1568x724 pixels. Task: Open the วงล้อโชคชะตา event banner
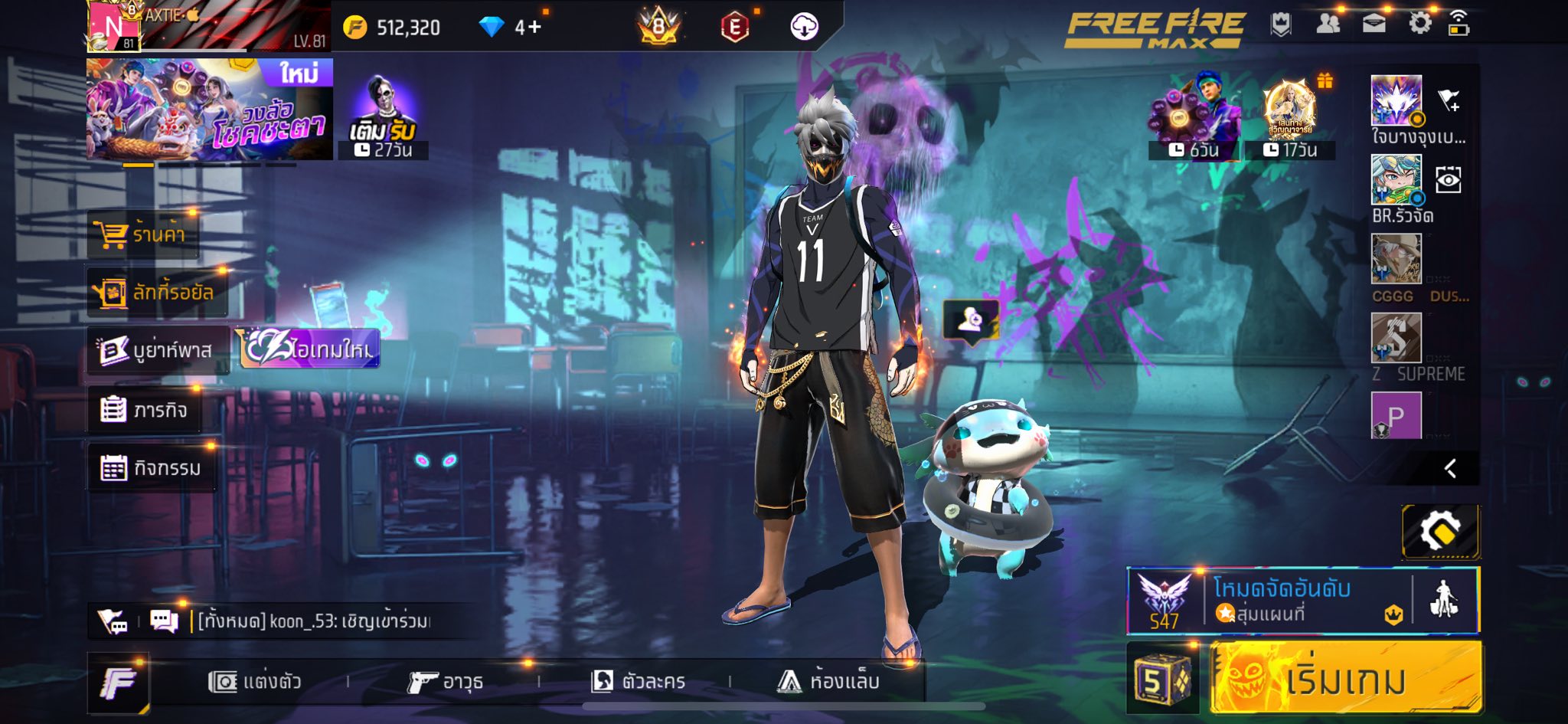coord(209,109)
